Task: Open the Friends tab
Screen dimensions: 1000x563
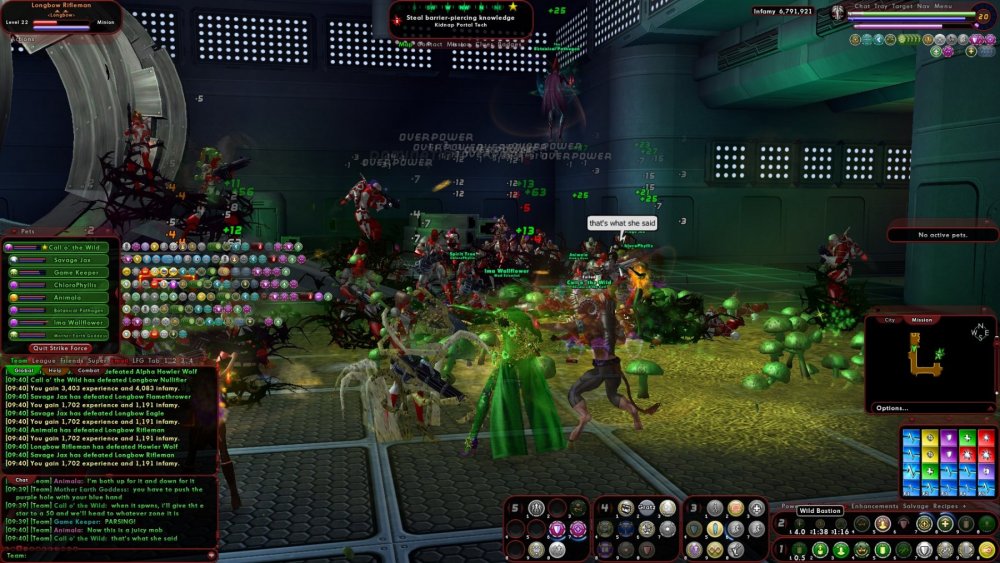Action: click(x=71, y=360)
